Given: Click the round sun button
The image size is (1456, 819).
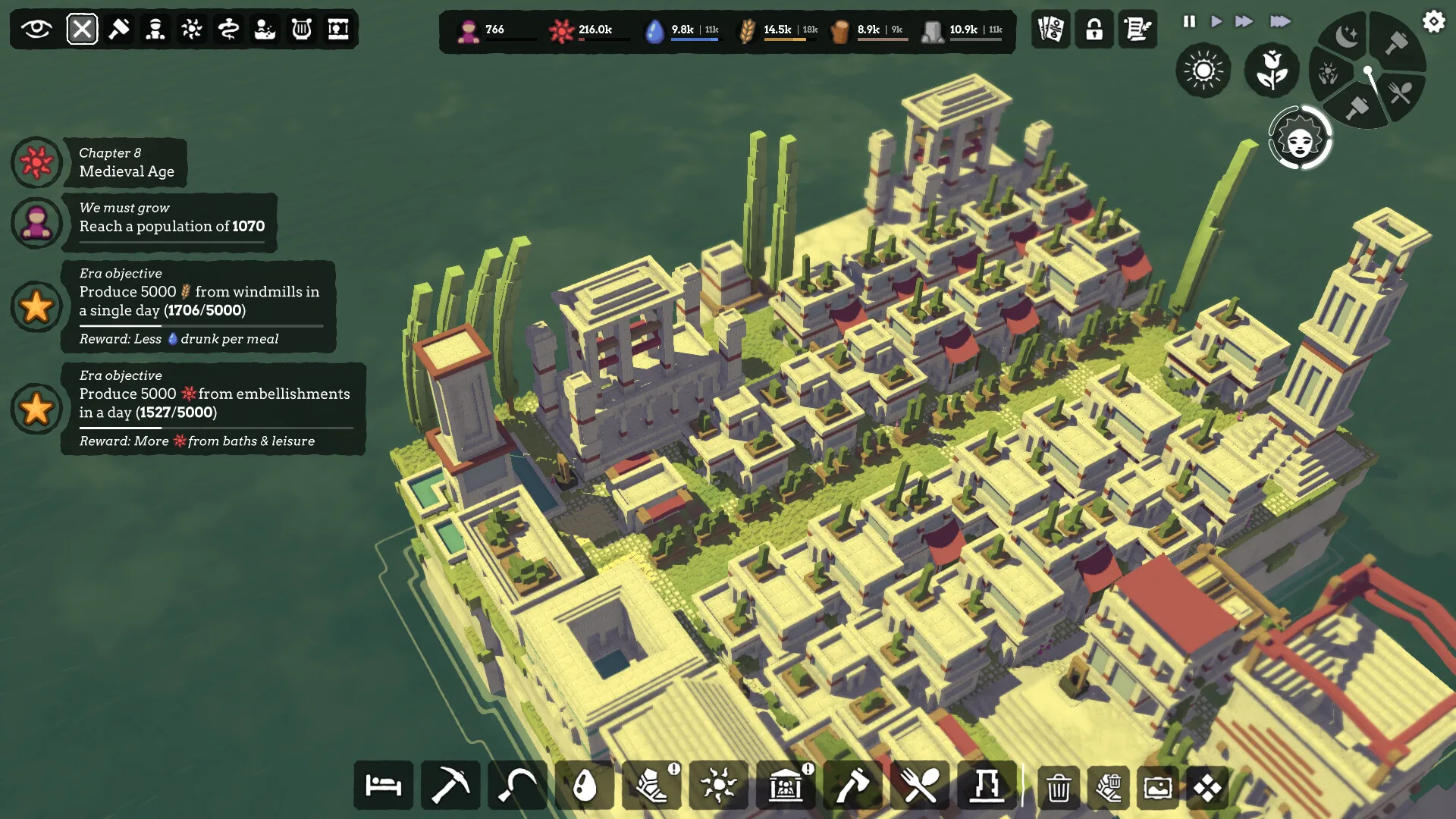Looking at the screenshot, I should coord(1203,71).
